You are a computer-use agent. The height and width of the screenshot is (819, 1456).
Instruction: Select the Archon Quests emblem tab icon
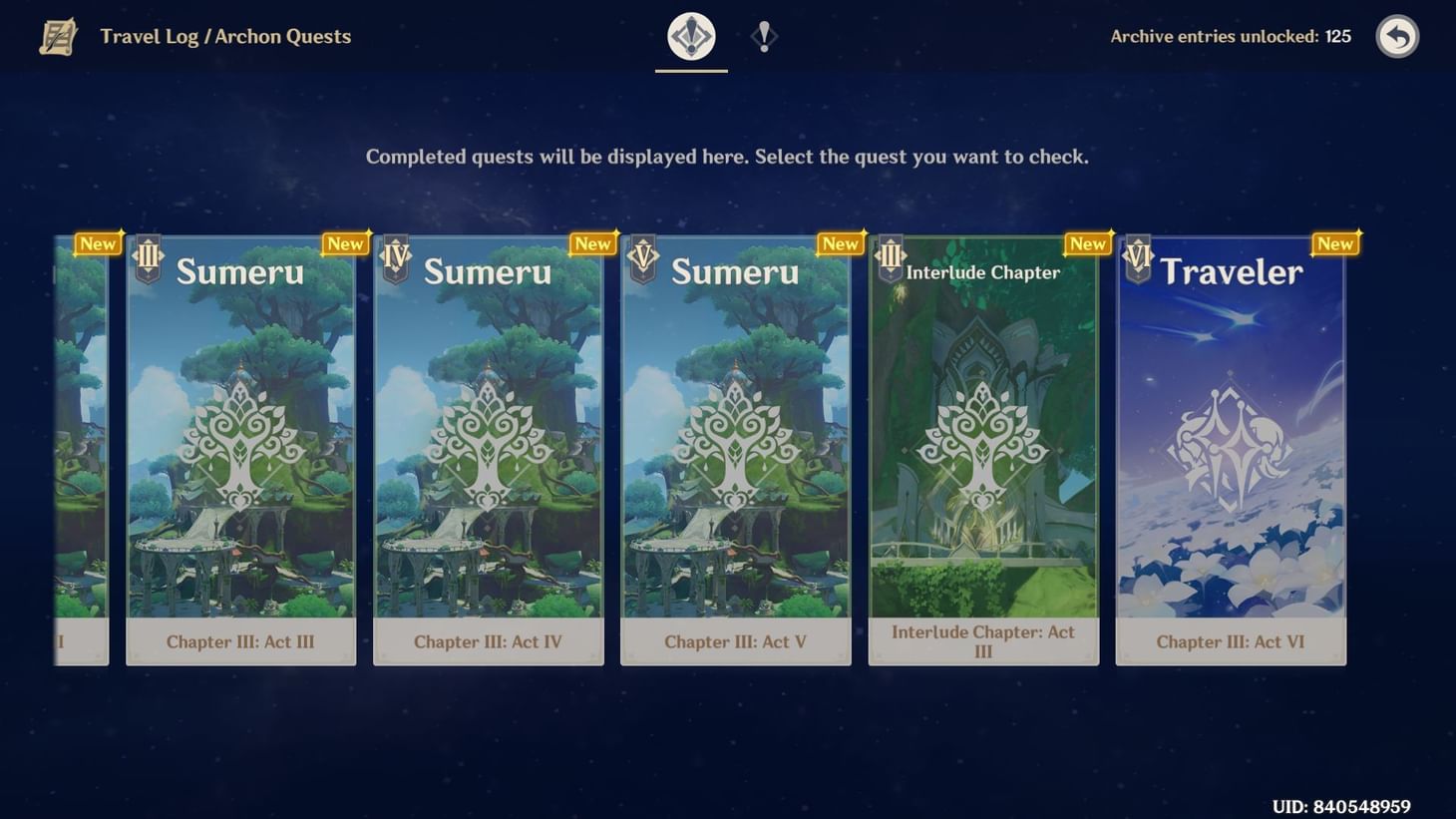(691, 35)
